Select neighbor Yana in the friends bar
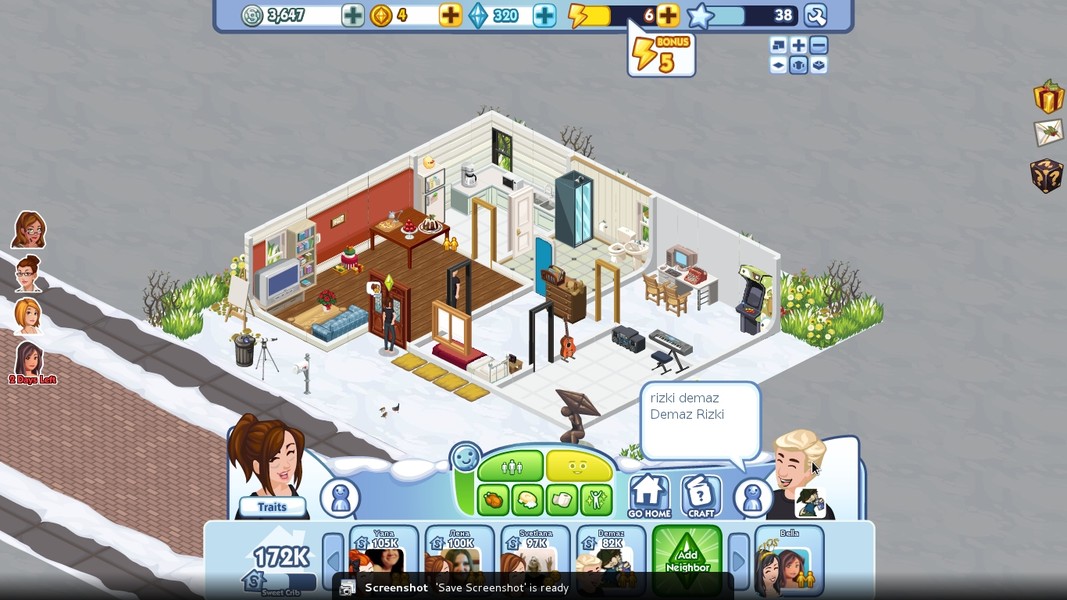 pos(384,556)
